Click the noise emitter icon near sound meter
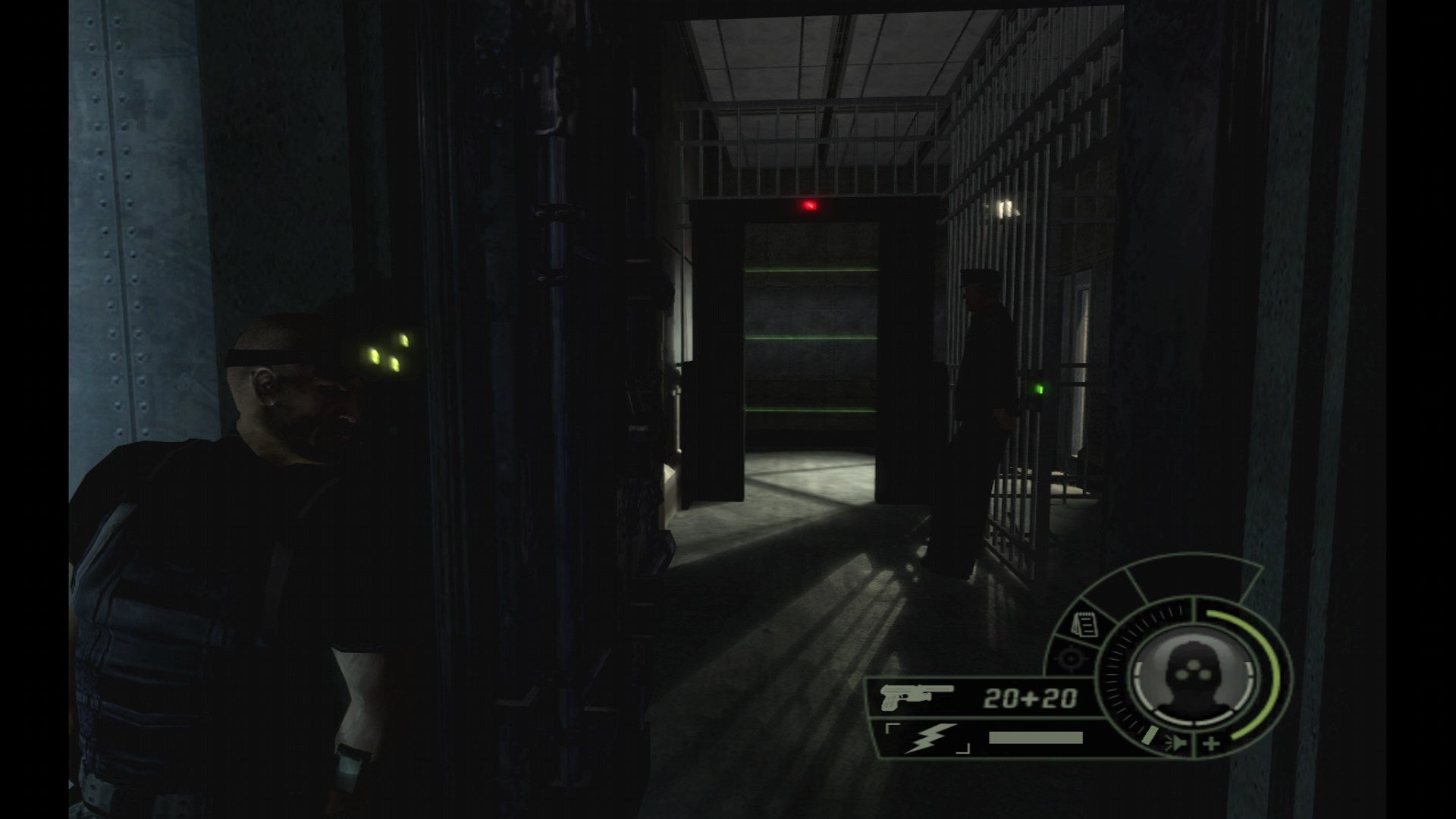The height and width of the screenshot is (819, 1456). point(1177,742)
